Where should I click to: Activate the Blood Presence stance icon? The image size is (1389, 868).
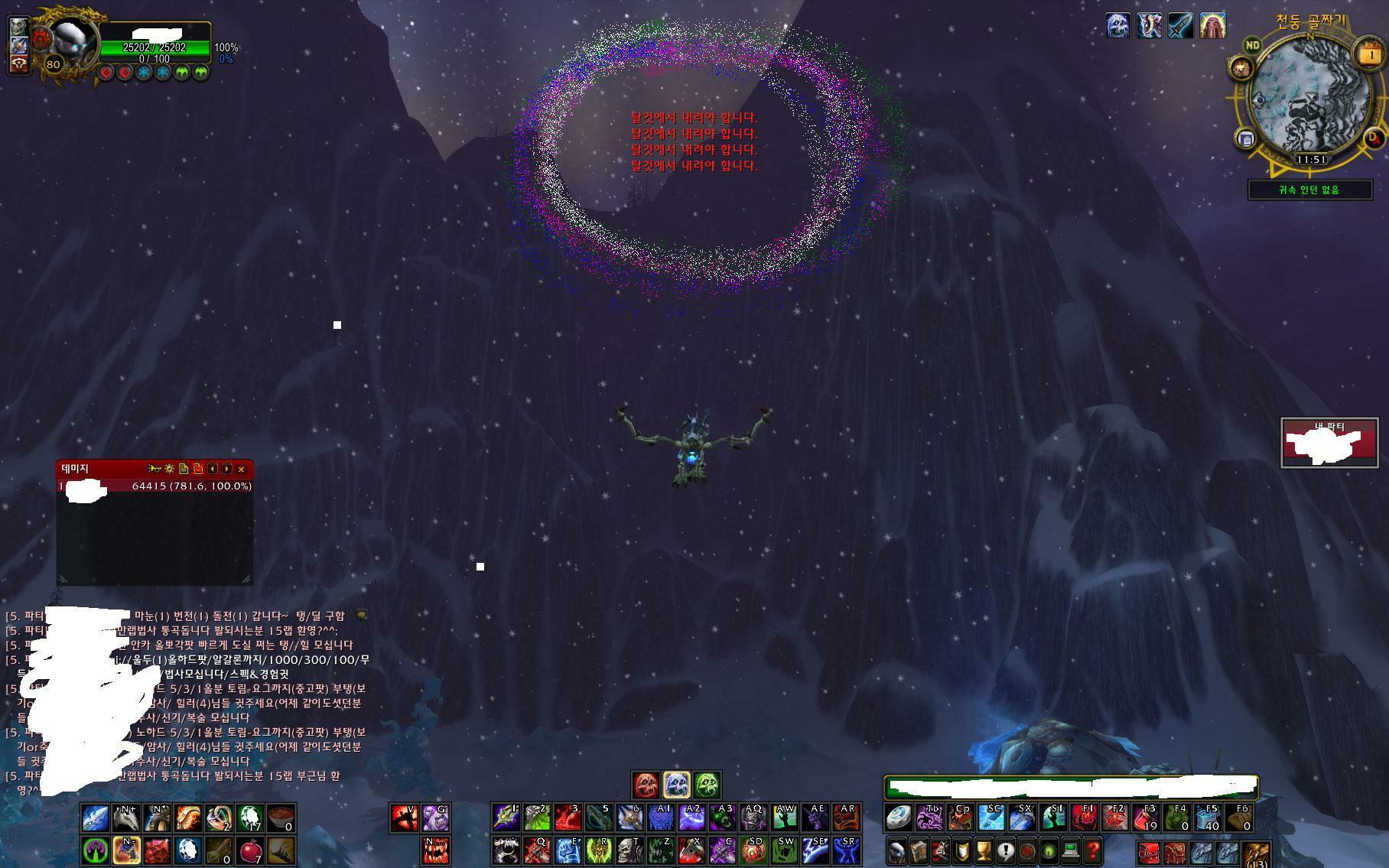(x=646, y=785)
